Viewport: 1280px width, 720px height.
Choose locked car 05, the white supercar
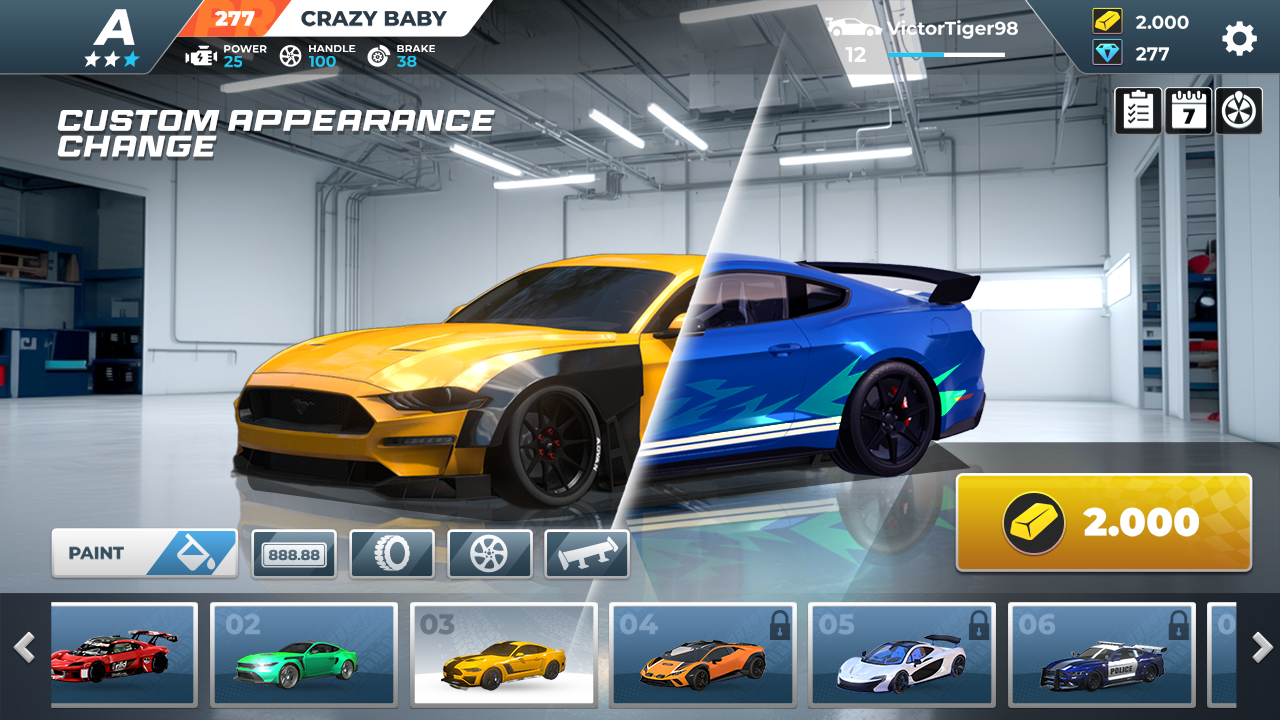902,654
